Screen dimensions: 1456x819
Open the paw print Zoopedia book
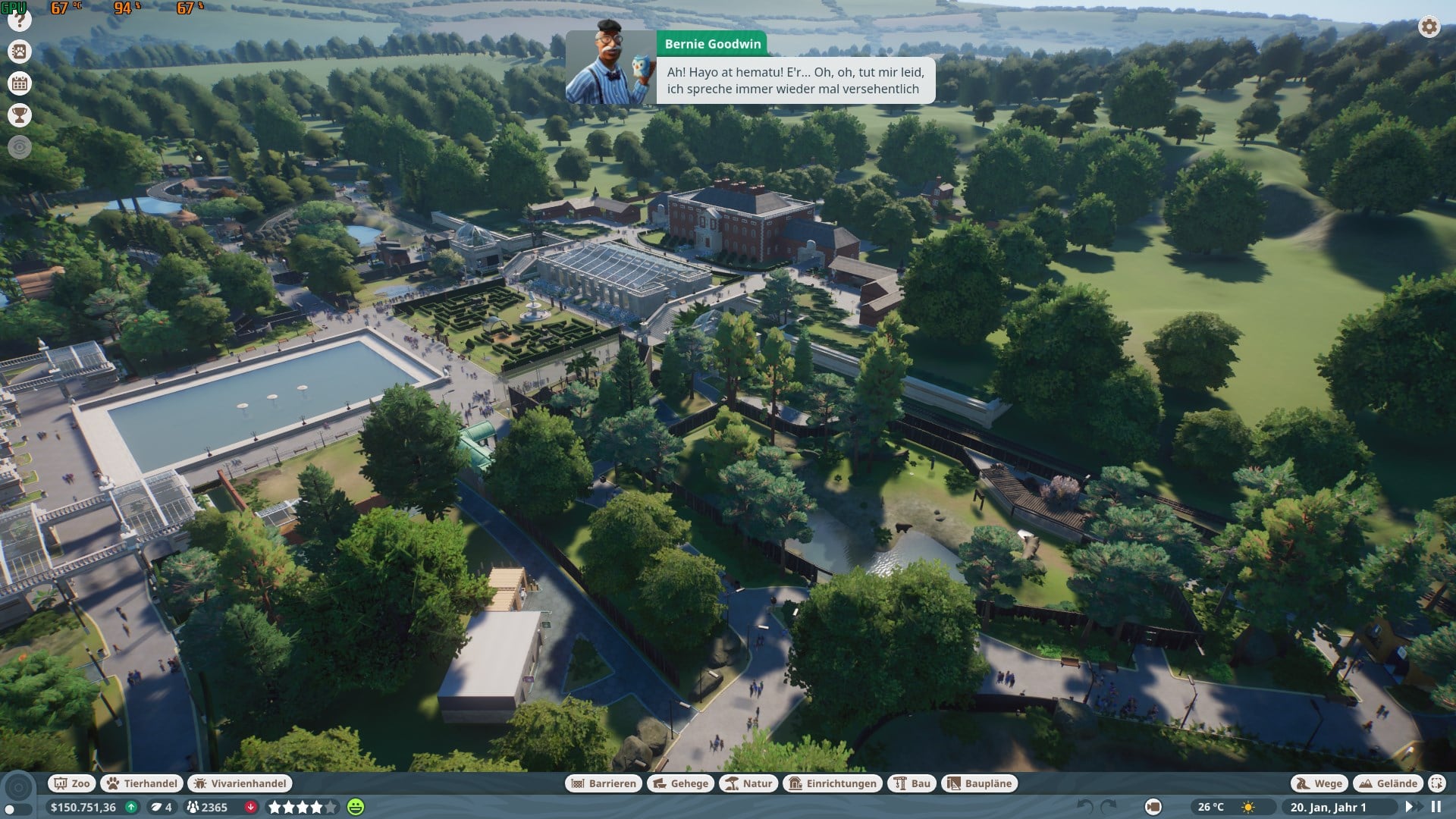(20, 52)
